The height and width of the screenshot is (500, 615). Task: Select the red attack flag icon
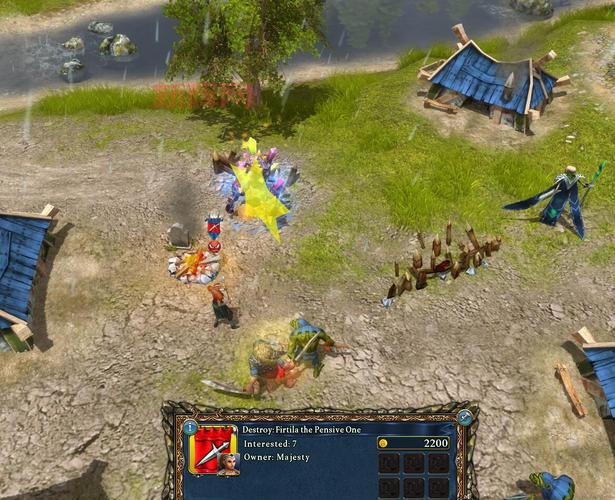point(211,449)
